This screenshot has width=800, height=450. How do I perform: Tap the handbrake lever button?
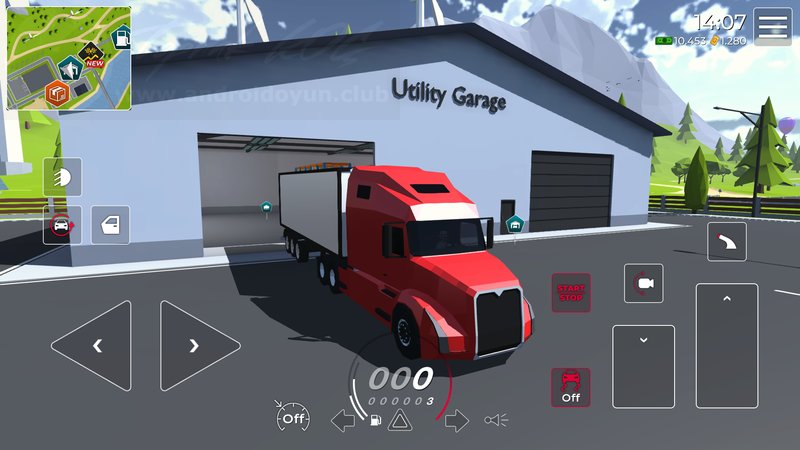pyautogui.click(x=726, y=242)
